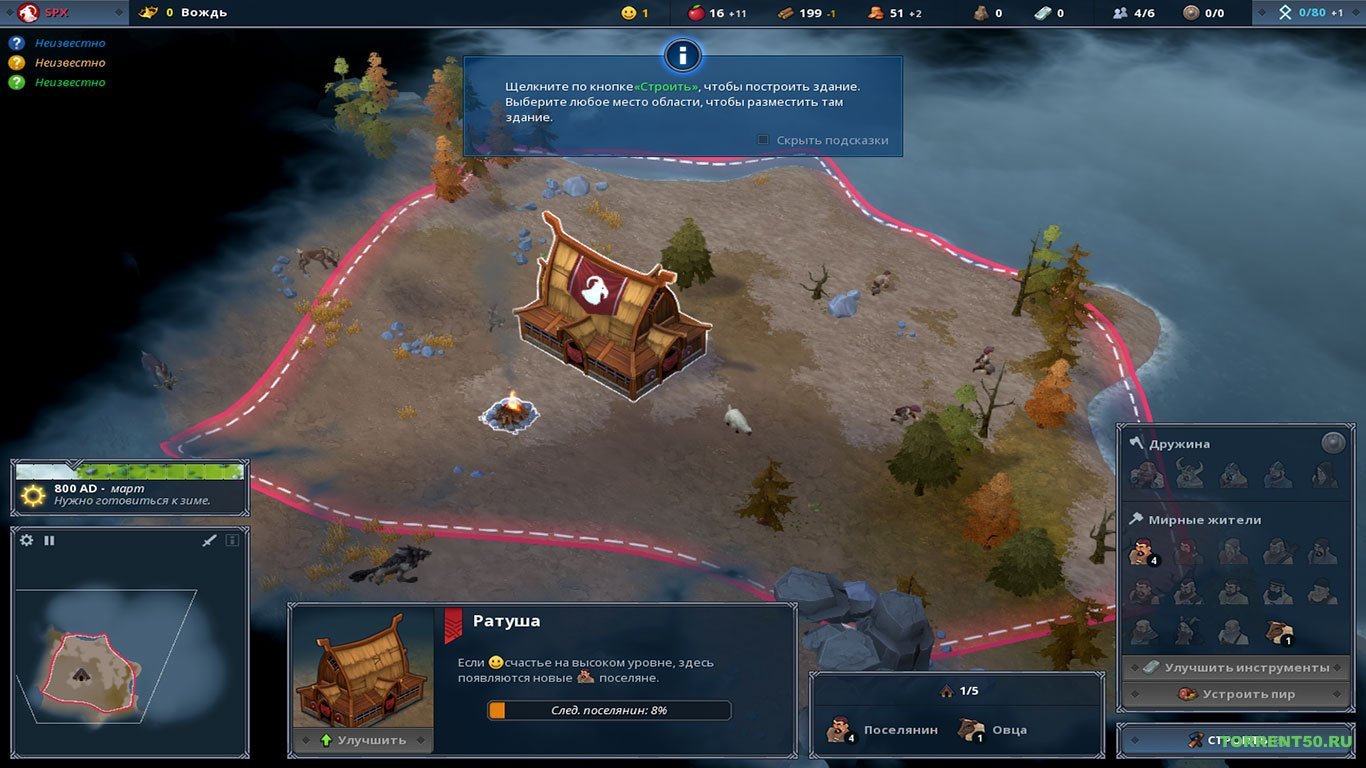Image resolution: width=1366 pixels, height=768 pixels.
Task: Click the wood resource counter icon
Action: 785,13
